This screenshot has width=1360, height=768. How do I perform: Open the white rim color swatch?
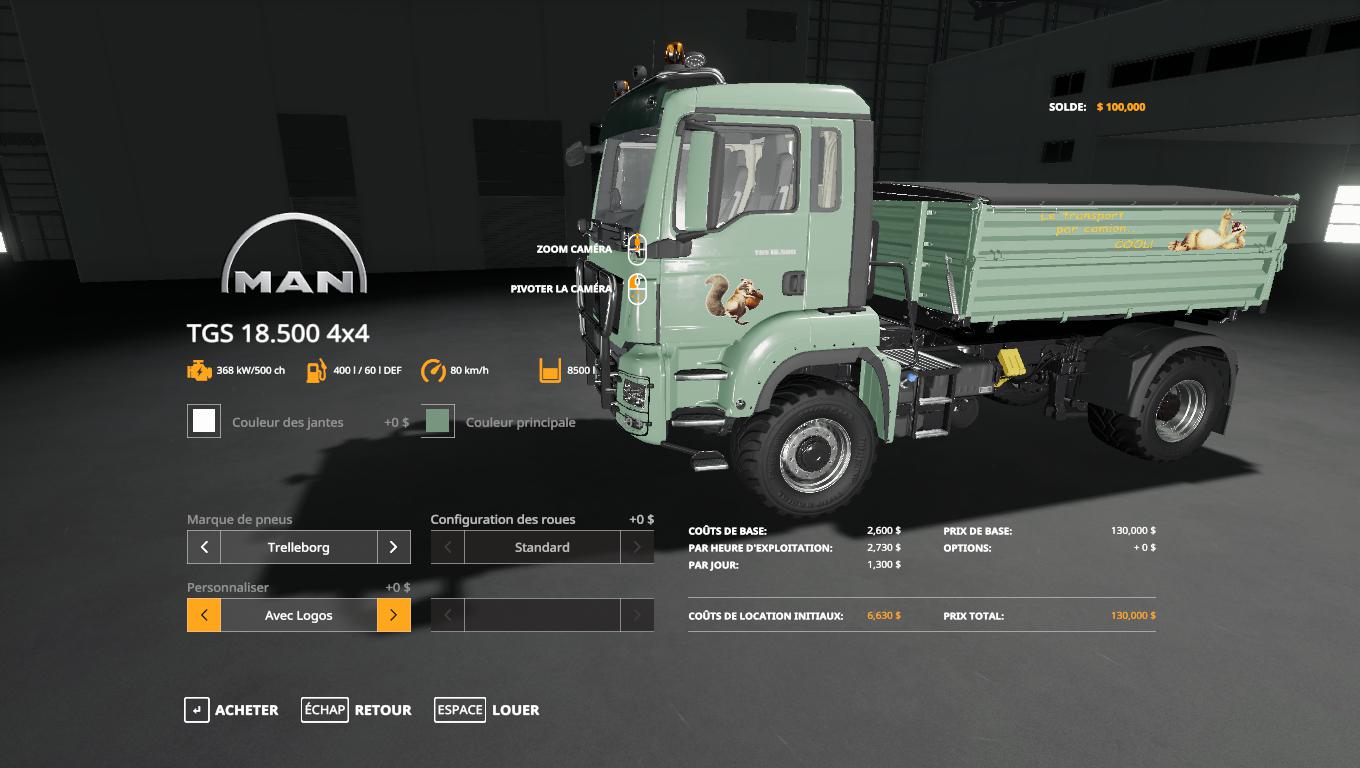(204, 421)
